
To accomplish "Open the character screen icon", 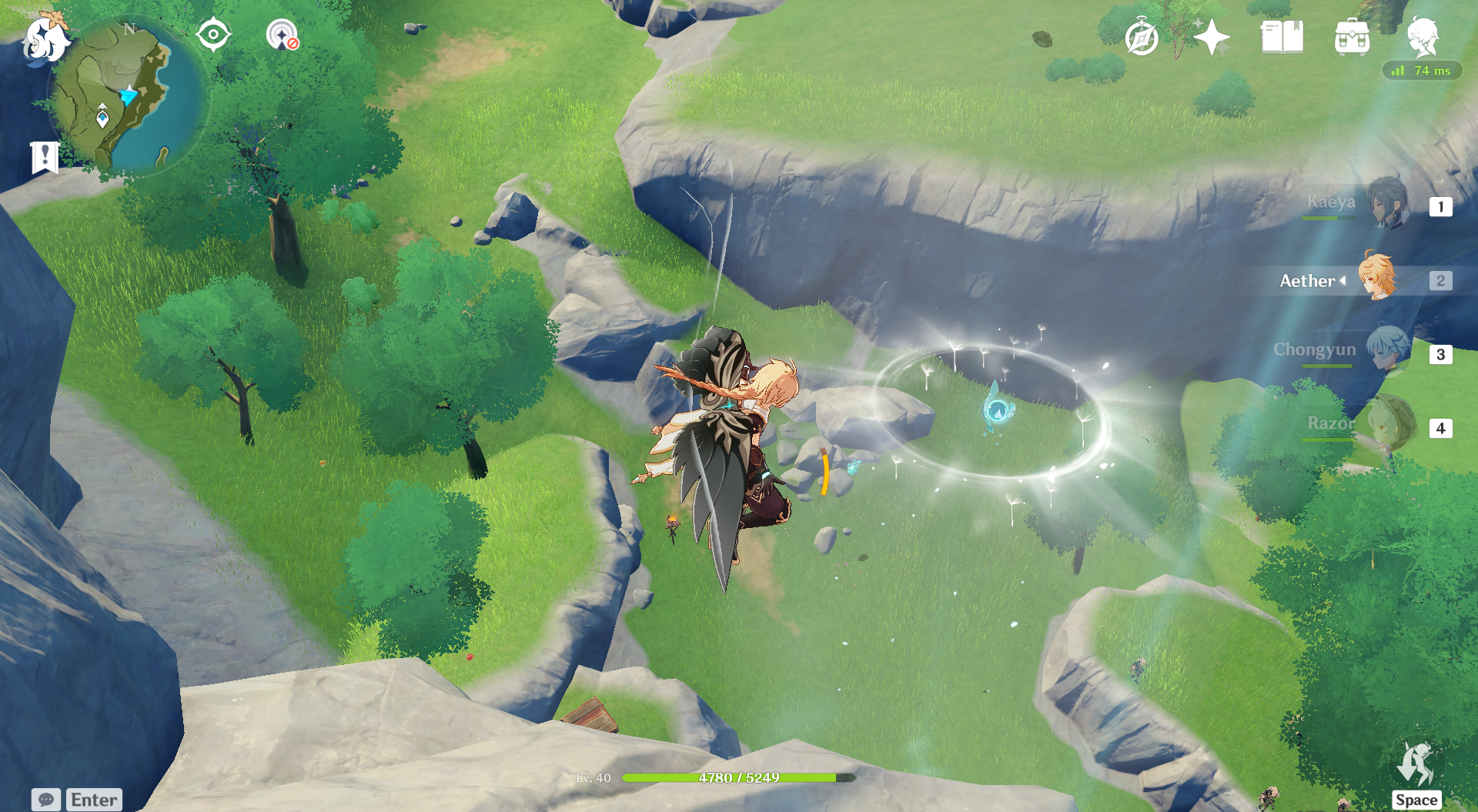I will pyautogui.click(x=1423, y=35).
